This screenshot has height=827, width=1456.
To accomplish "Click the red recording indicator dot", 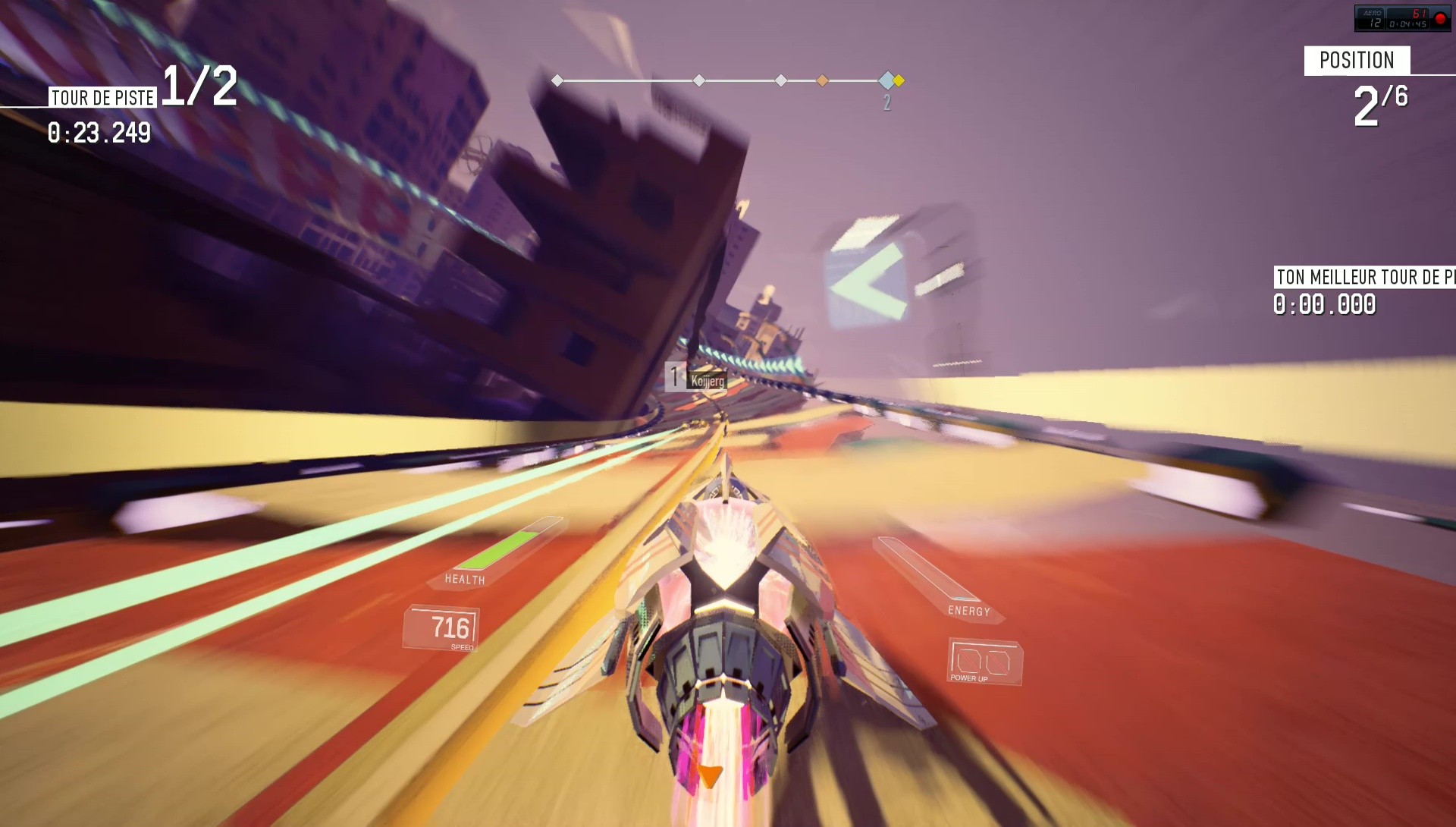I will 1439,17.
